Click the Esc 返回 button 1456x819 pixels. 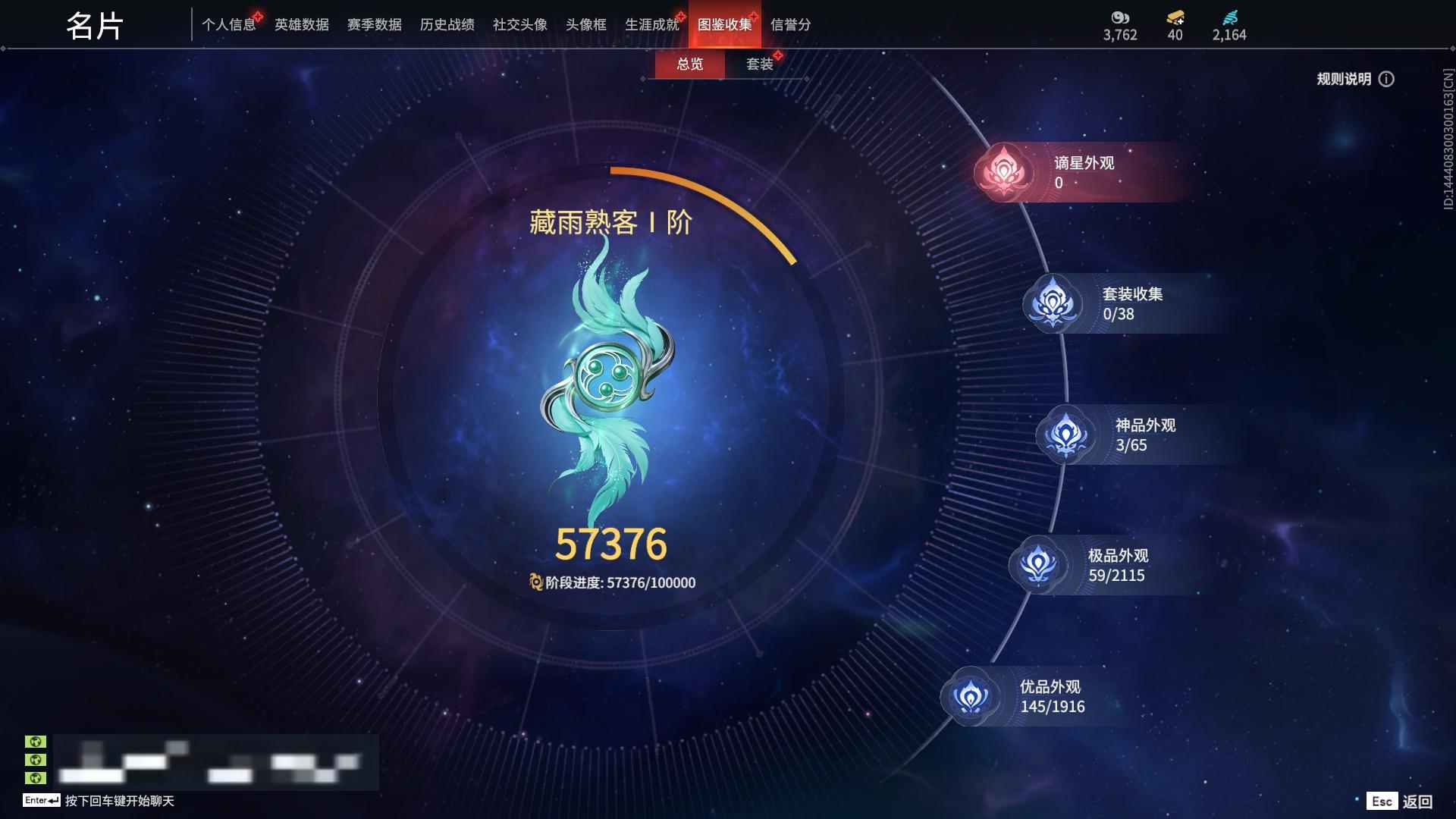point(1401,800)
